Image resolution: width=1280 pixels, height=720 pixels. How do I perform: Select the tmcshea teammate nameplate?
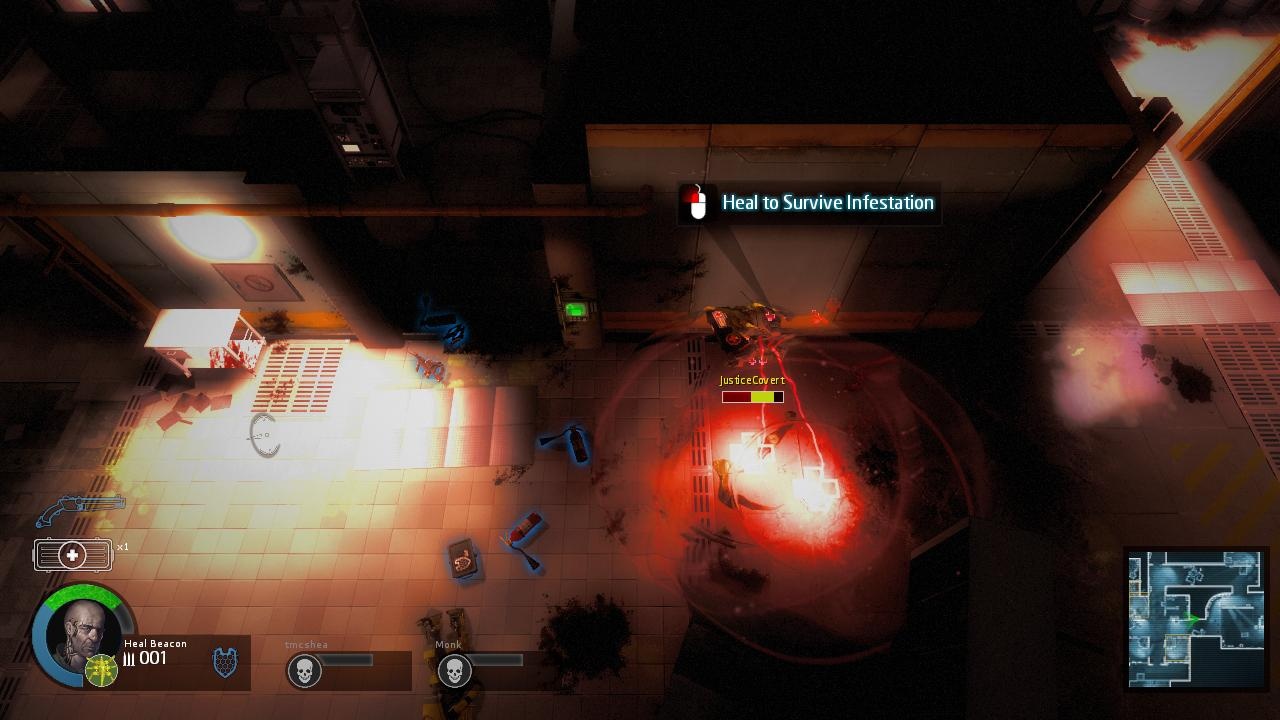click(x=305, y=645)
